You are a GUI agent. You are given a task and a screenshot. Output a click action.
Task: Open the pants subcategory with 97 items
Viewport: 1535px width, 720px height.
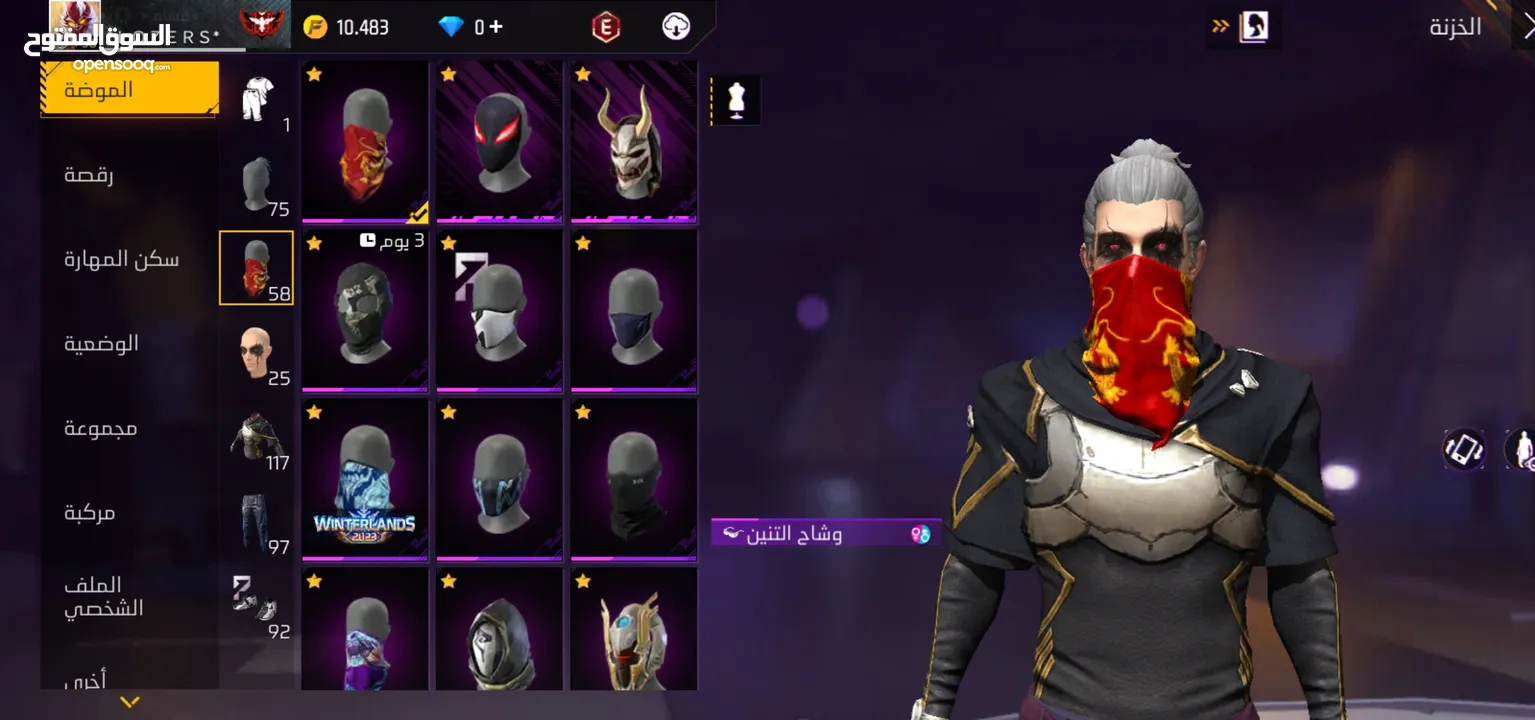[258, 522]
